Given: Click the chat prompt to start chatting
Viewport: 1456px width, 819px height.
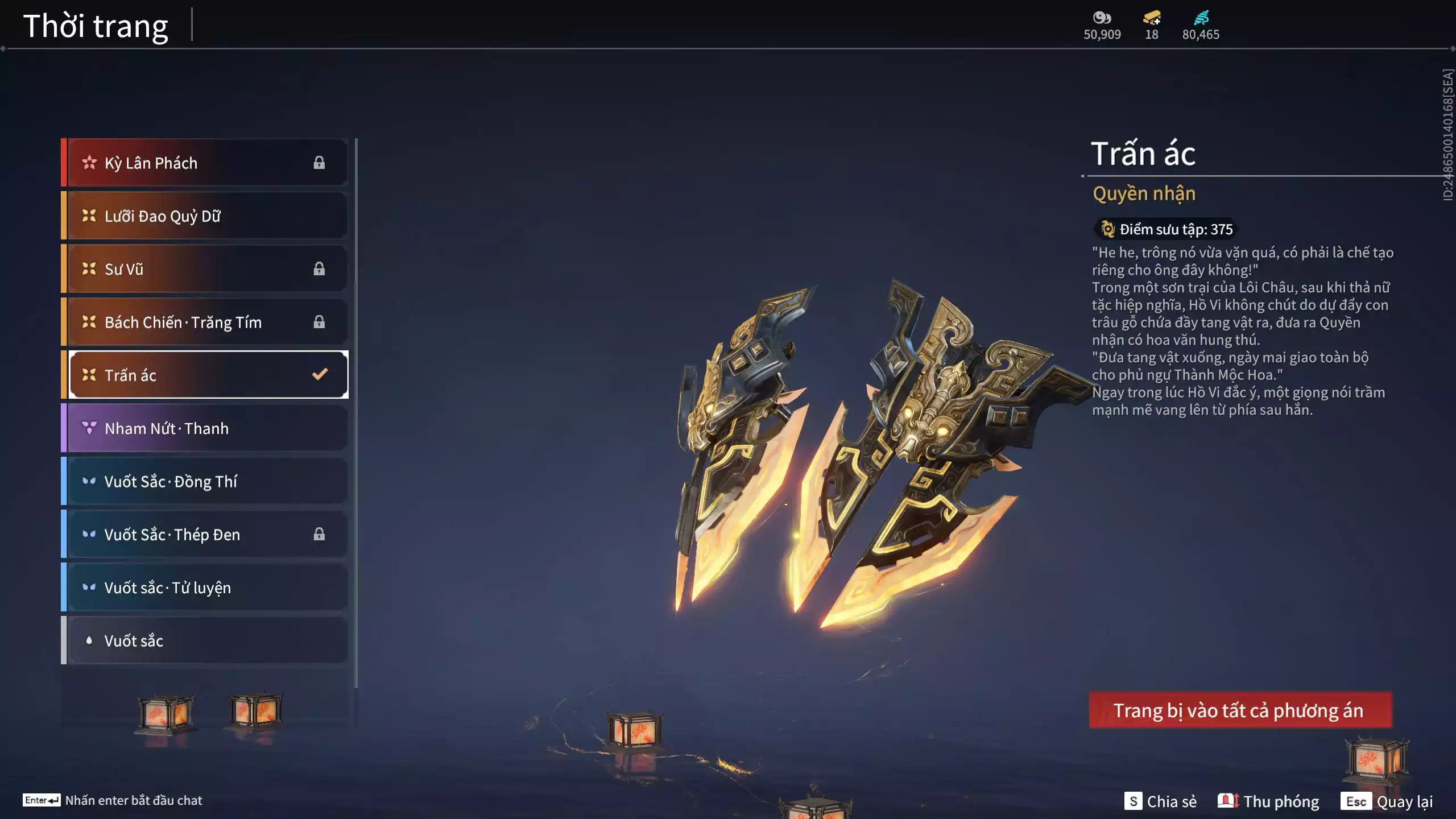Looking at the screenshot, I should click(x=113, y=800).
